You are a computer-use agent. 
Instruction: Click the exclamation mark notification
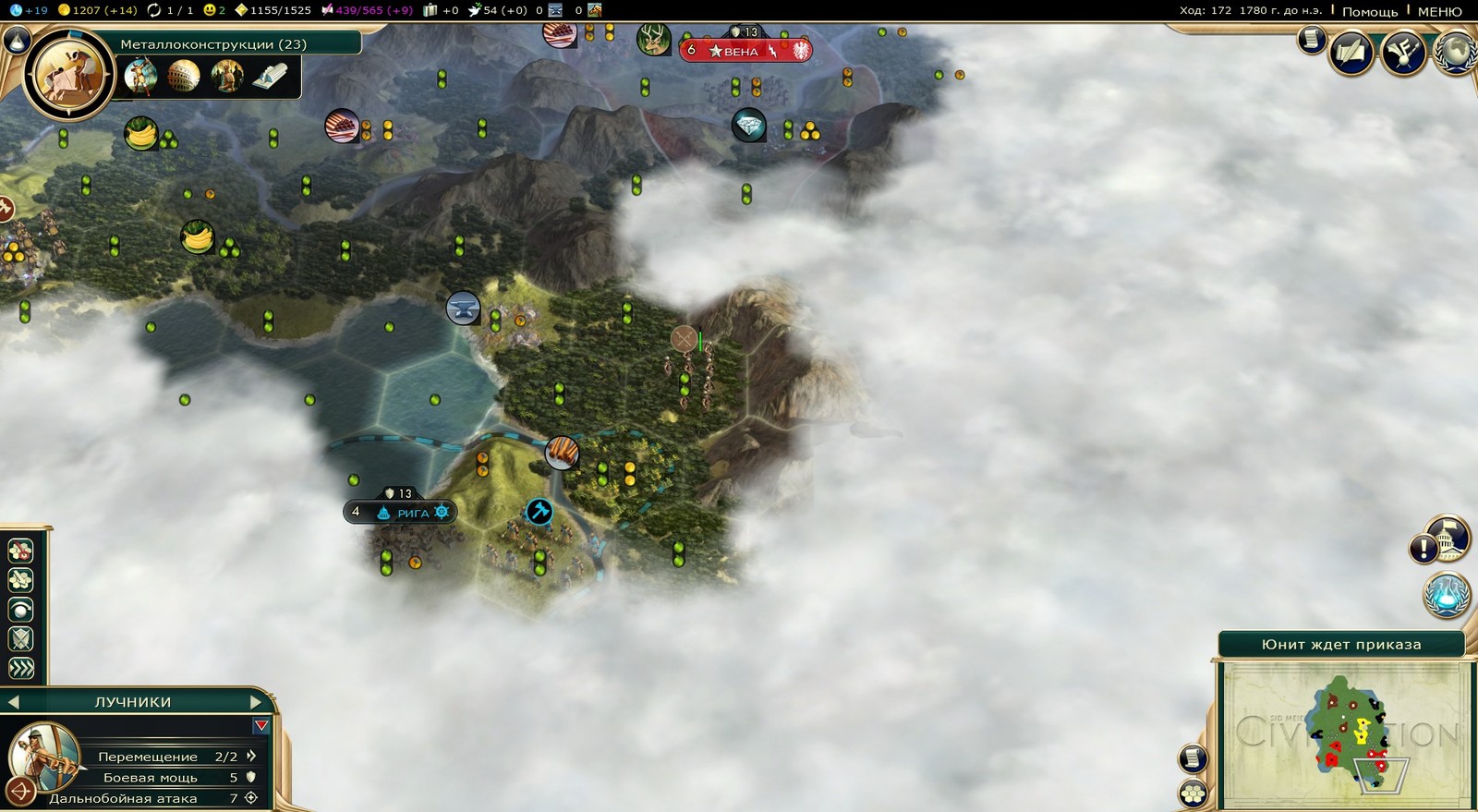tap(1423, 549)
